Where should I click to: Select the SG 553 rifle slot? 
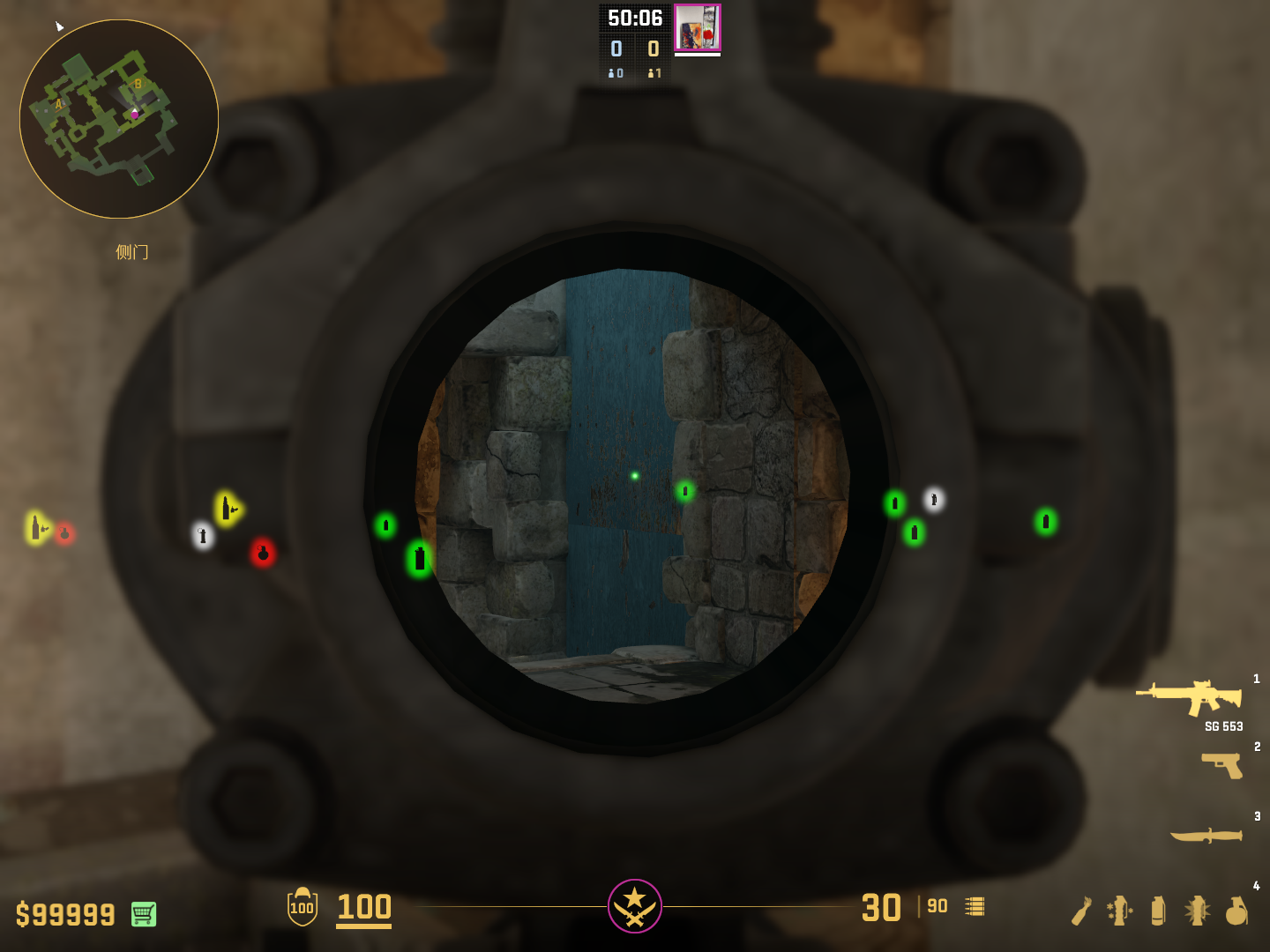(1190, 696)
